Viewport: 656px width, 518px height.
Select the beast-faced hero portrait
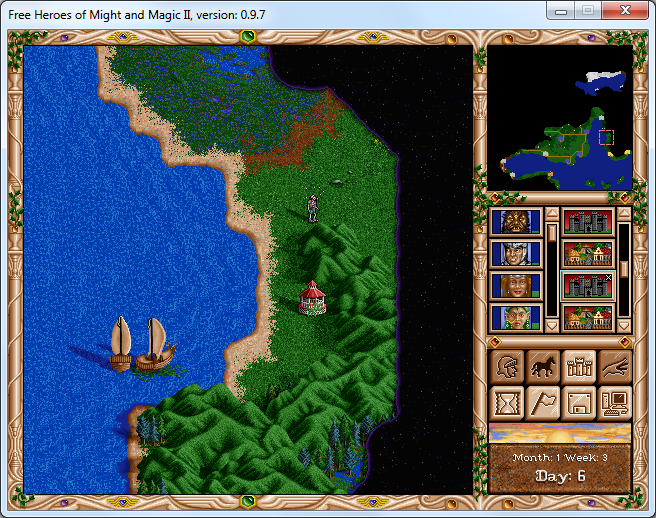tap(516, 222)
